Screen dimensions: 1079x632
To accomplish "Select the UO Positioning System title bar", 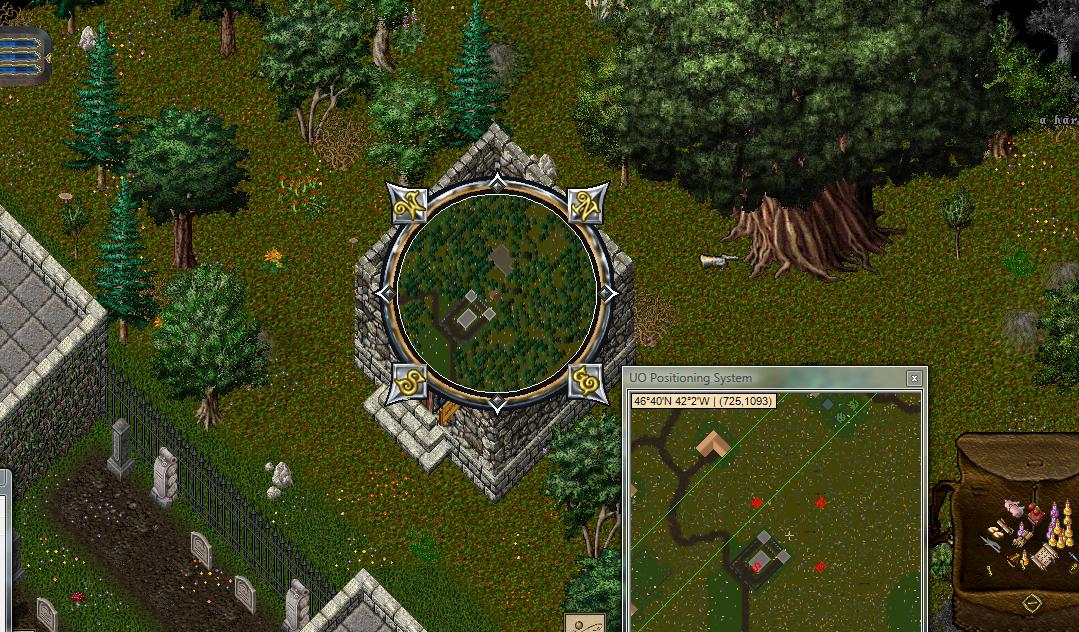I will pyautogui.click(x=760, y=378).
